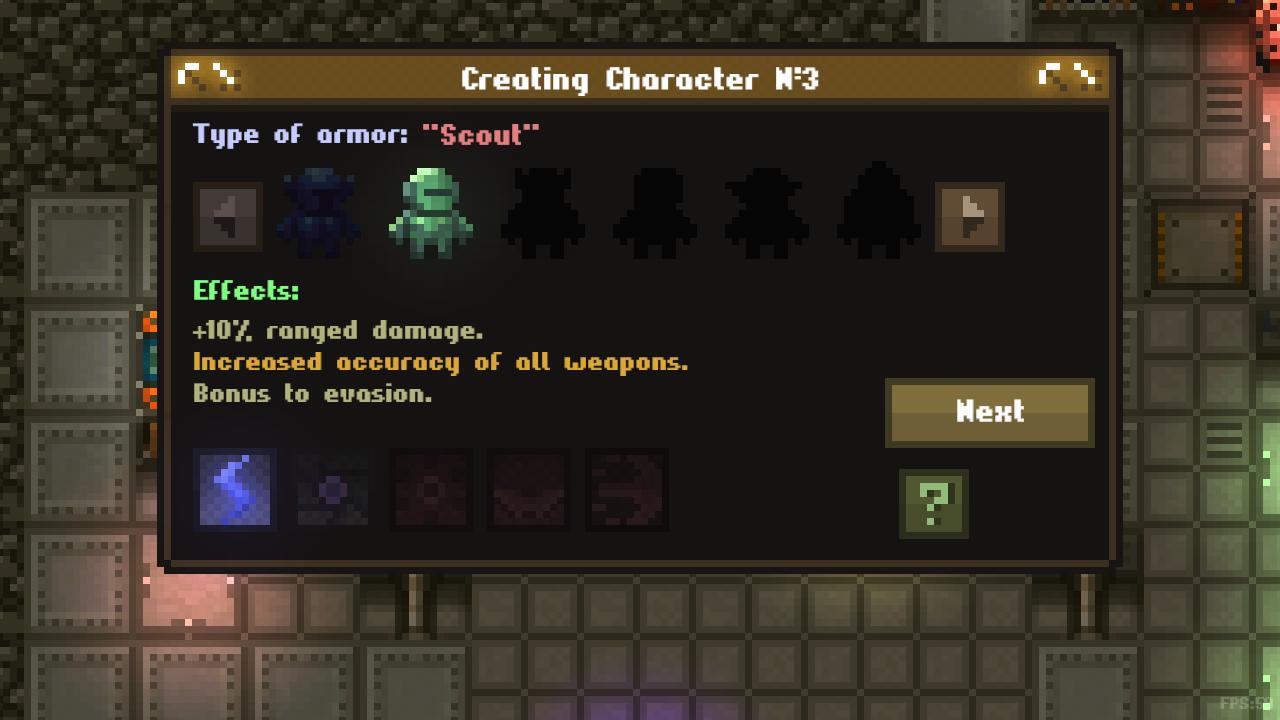Select the last hooded armor silhouette

point(880,210)
